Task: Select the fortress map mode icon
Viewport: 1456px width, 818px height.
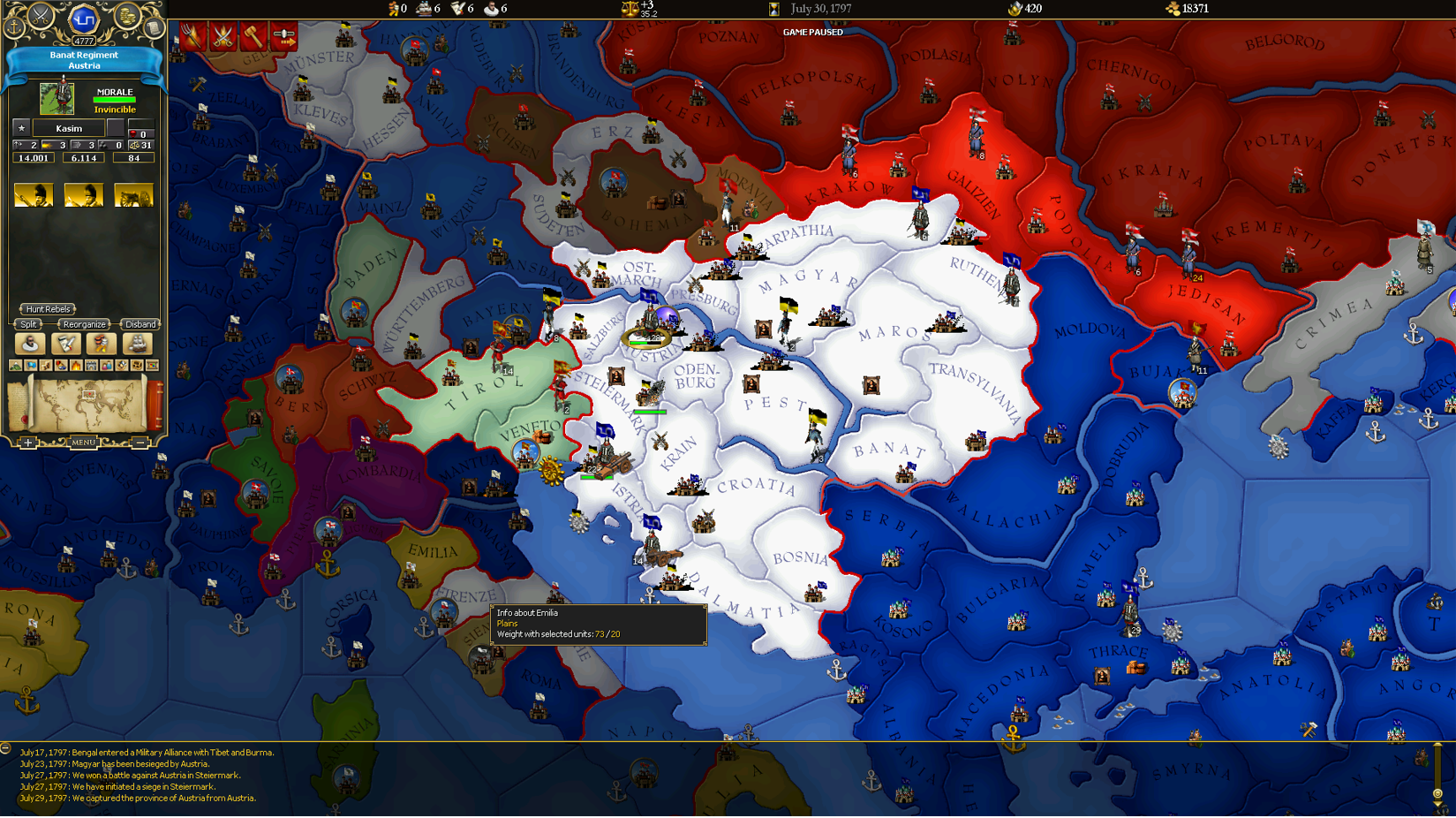Action: (x=92, y=365)
